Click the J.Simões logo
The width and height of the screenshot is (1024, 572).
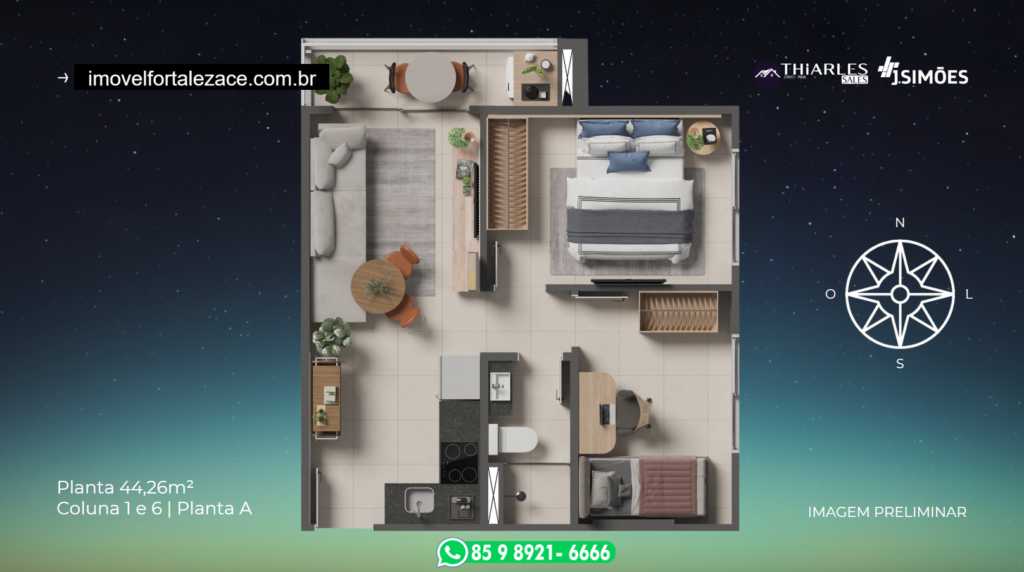(x=922, y=73)
